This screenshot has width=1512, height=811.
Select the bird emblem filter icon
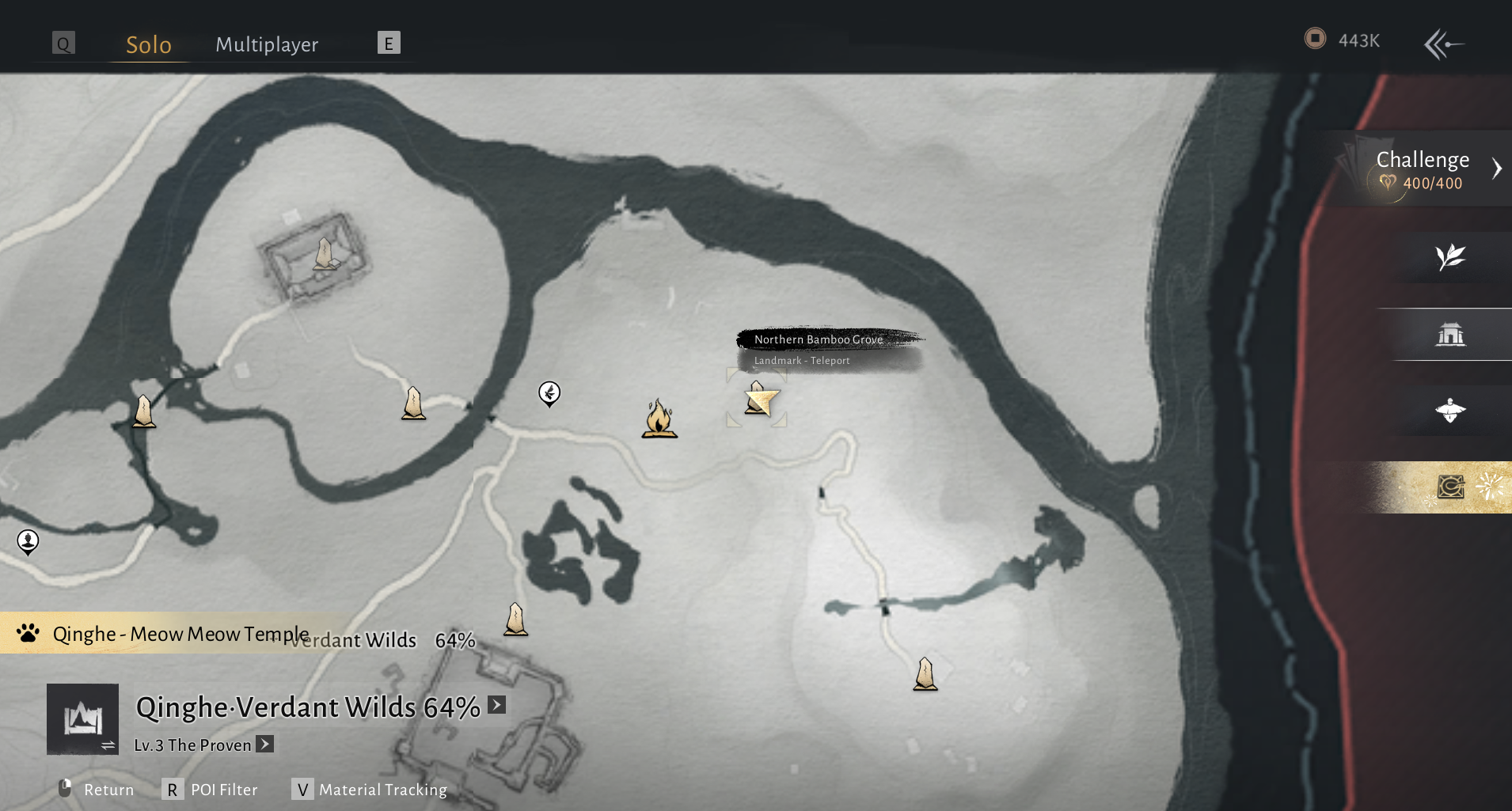click(1450, 411)
